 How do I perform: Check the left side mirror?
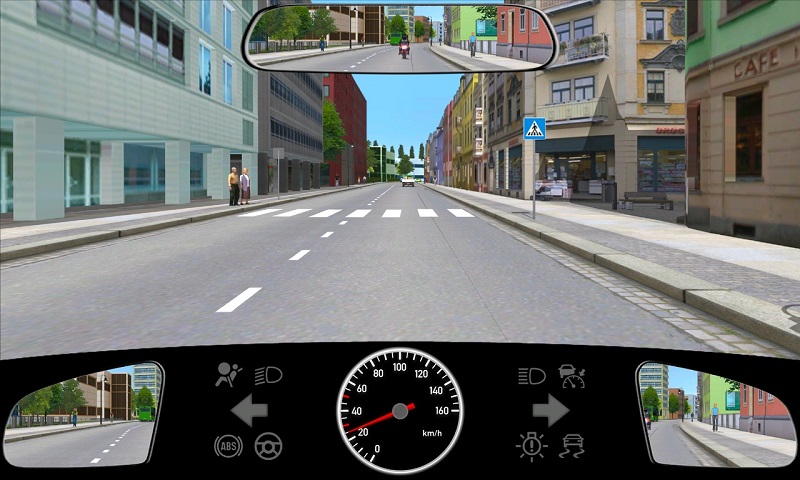click(83, 414)
